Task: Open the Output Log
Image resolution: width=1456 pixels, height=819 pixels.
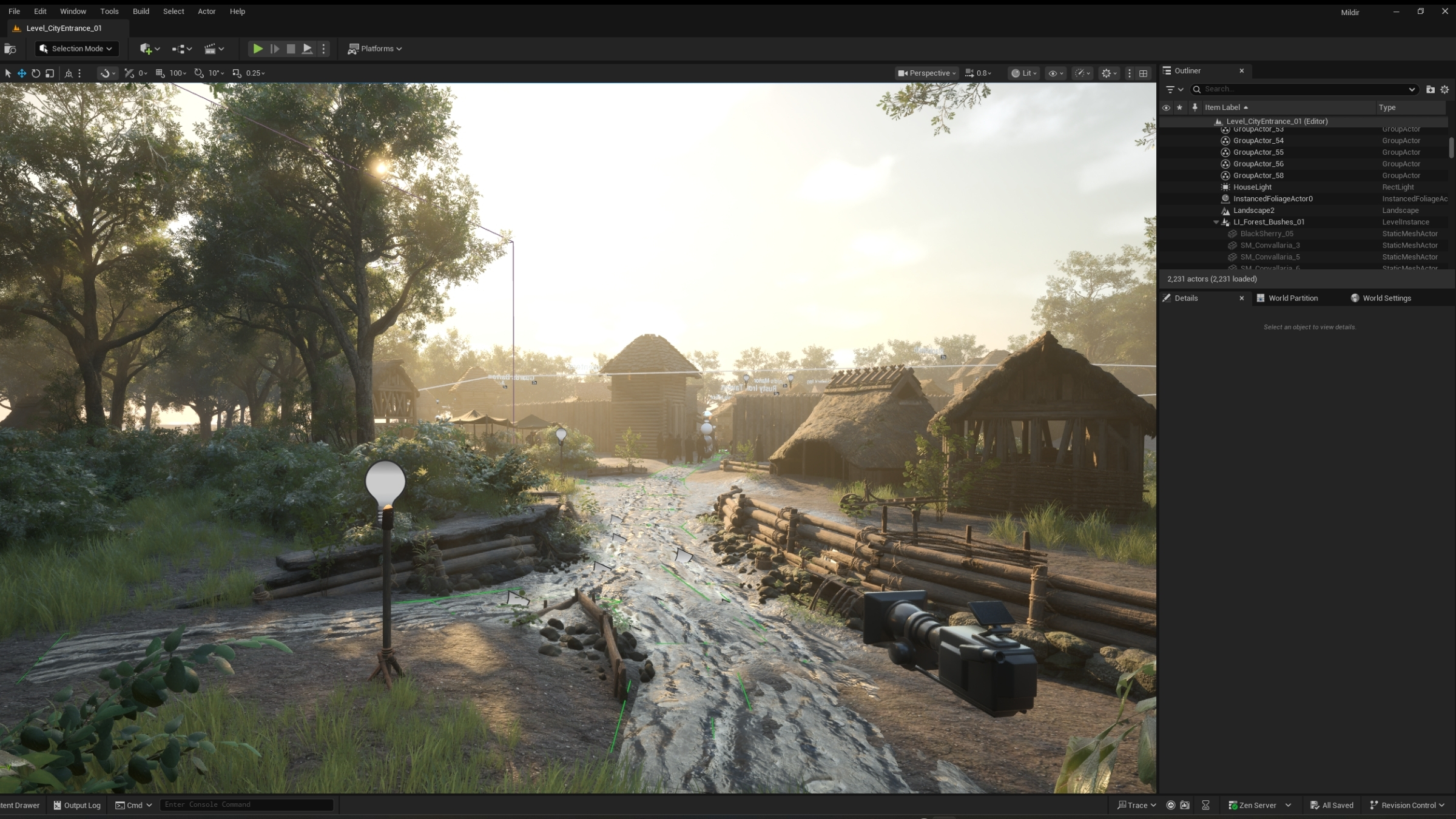Action: tap(77, 805)
